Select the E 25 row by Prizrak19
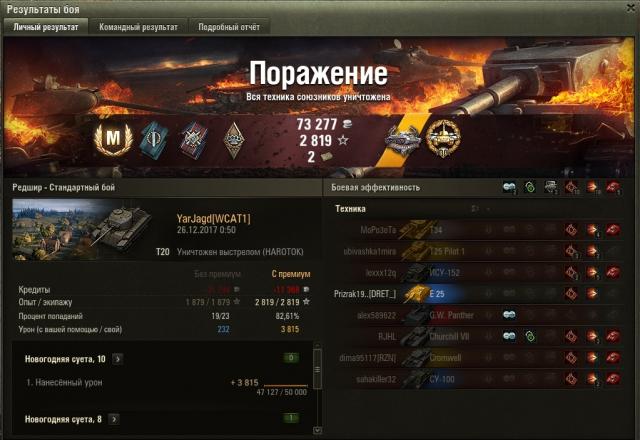This screenshot has height=440, width=640. [480, 293]
